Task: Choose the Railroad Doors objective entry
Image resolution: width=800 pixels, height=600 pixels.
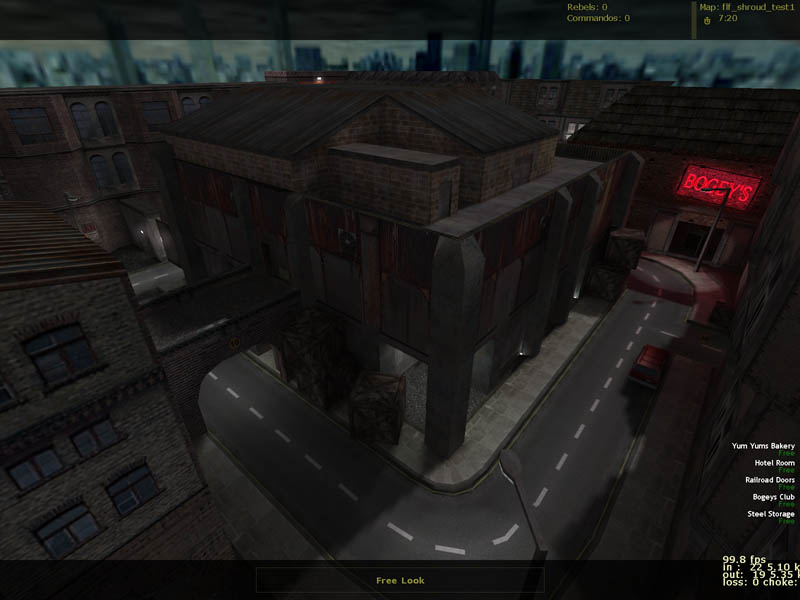Action: pos(770,480)
